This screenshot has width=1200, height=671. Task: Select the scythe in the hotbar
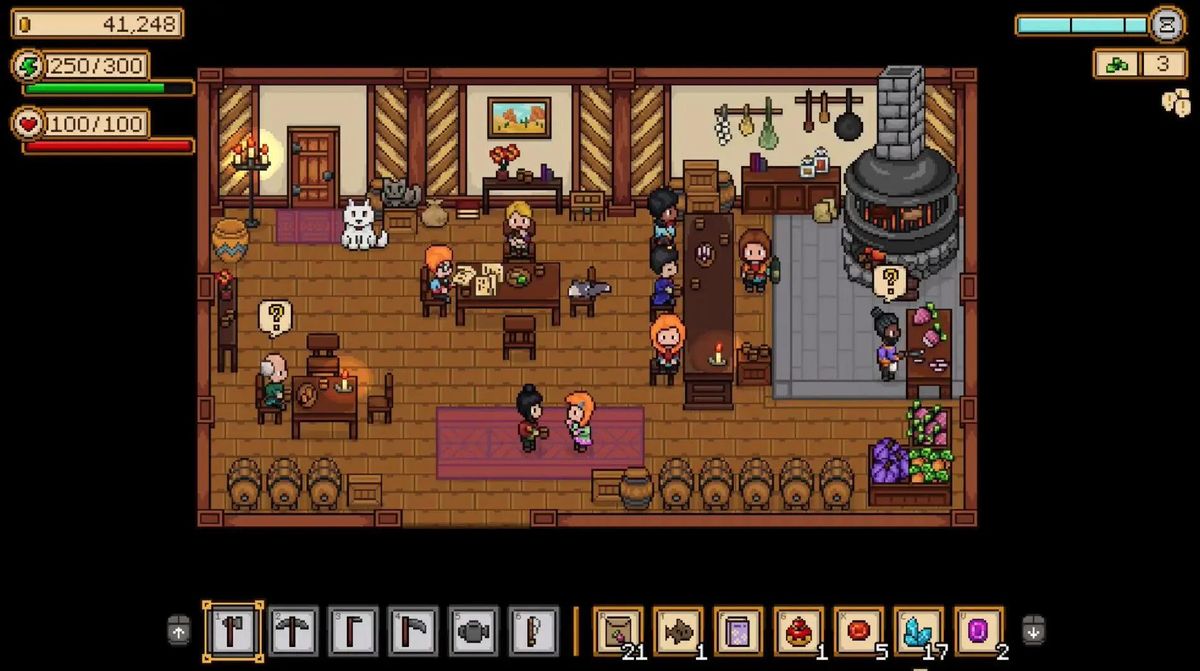pyautogui.click(x=413, y=631)
